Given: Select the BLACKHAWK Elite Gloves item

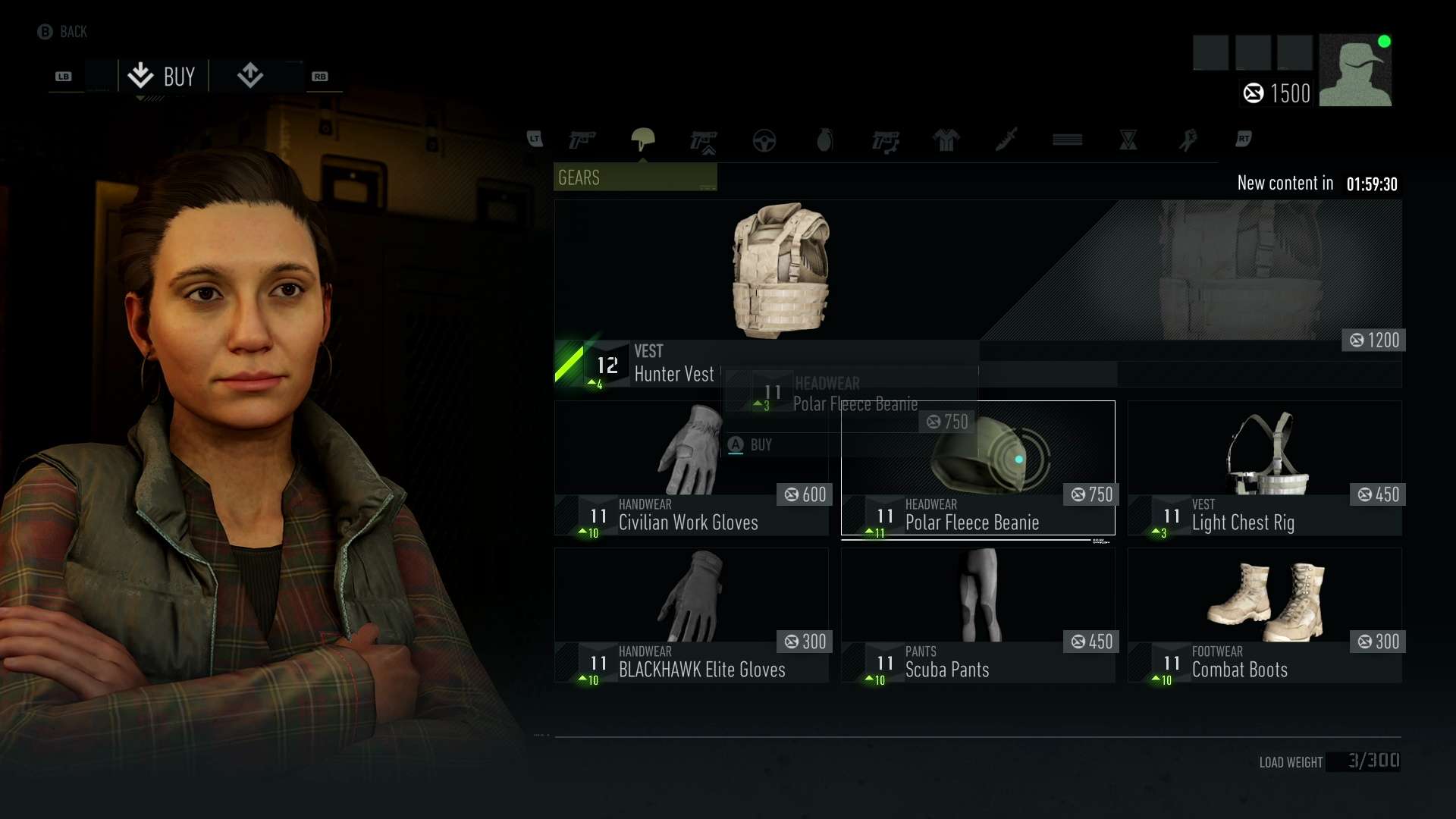Looking at the screenshot, I should click(x=691, y=615).
